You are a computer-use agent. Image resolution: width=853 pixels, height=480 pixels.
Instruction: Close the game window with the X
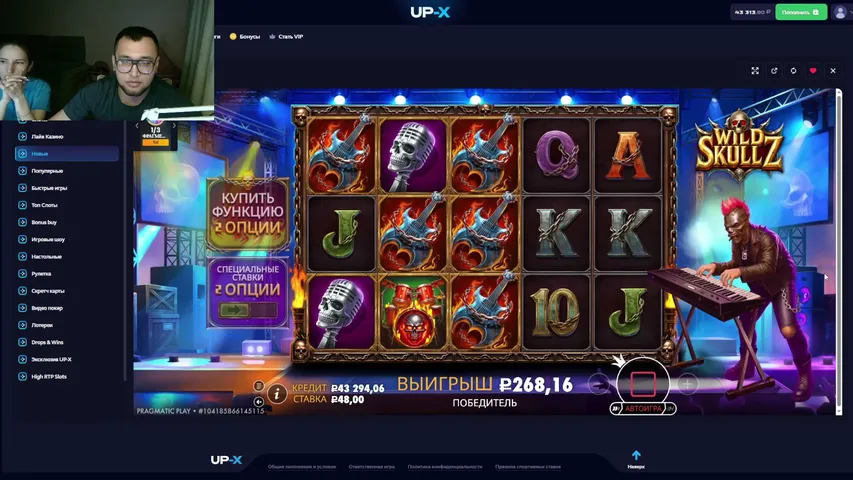pos(833,71)
